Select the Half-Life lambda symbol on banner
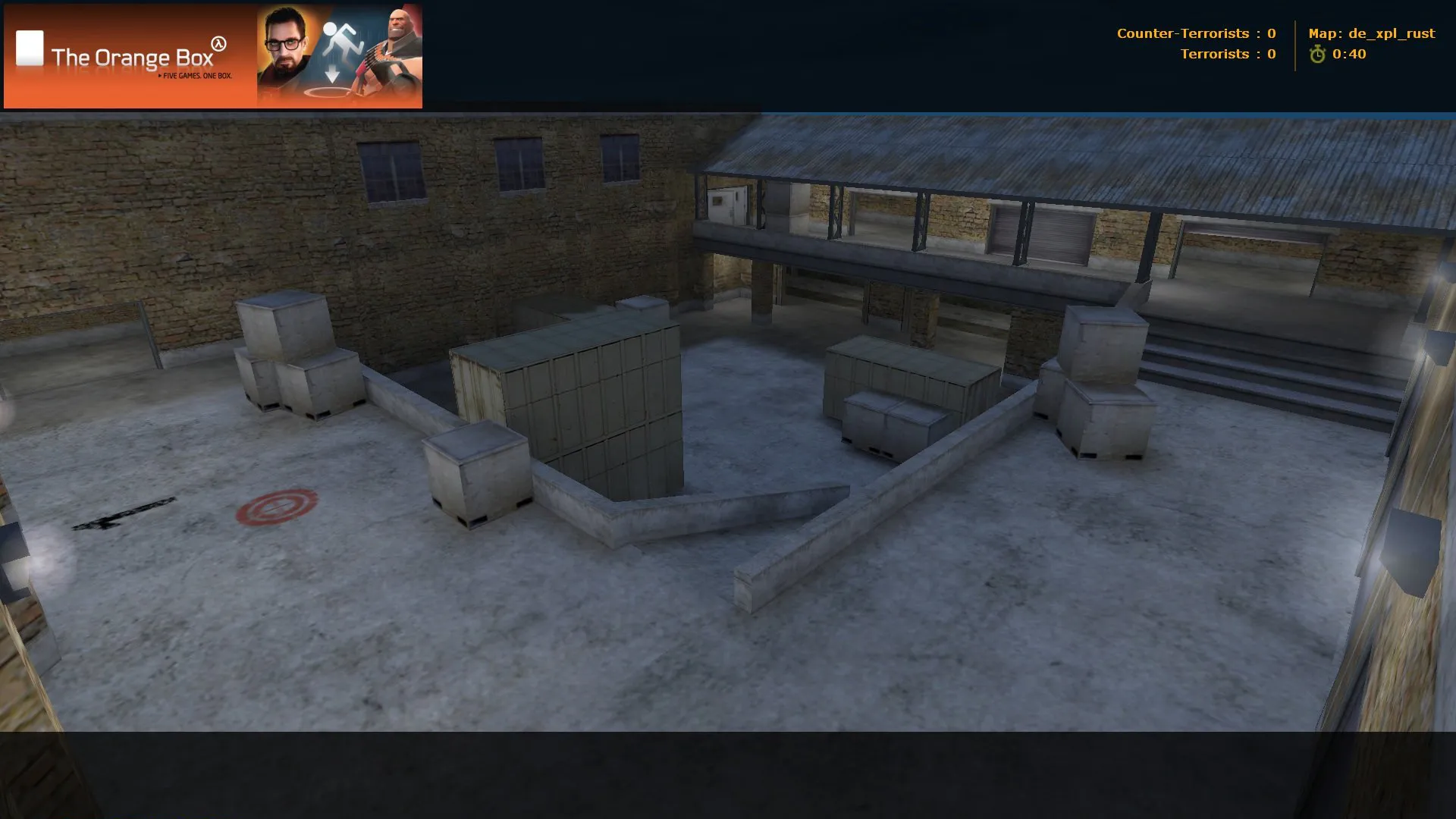Screen dimensions: 1456x819 [x=218, y=44]
